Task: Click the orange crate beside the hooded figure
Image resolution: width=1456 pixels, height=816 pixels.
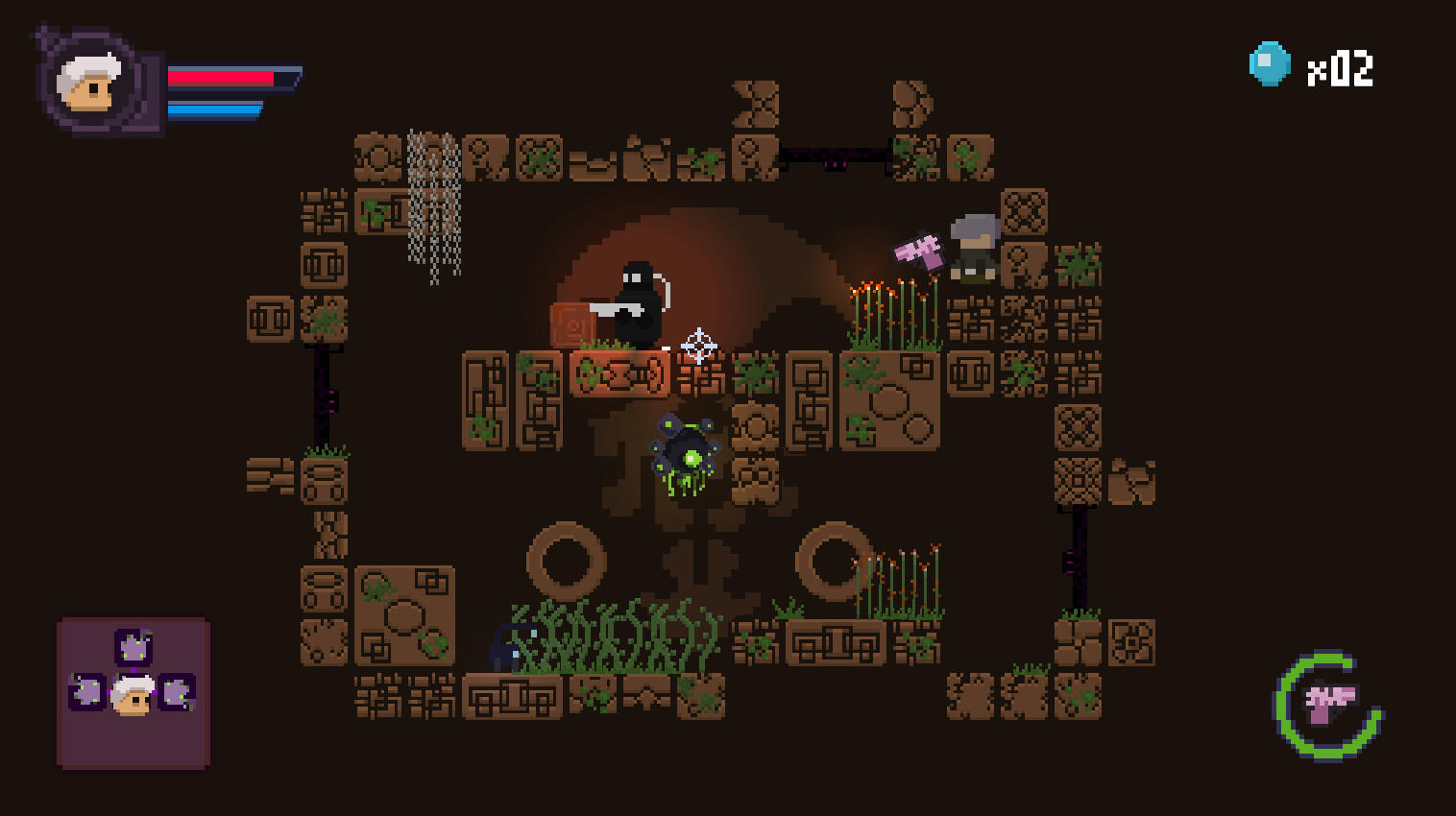Action: pos(570,323)
